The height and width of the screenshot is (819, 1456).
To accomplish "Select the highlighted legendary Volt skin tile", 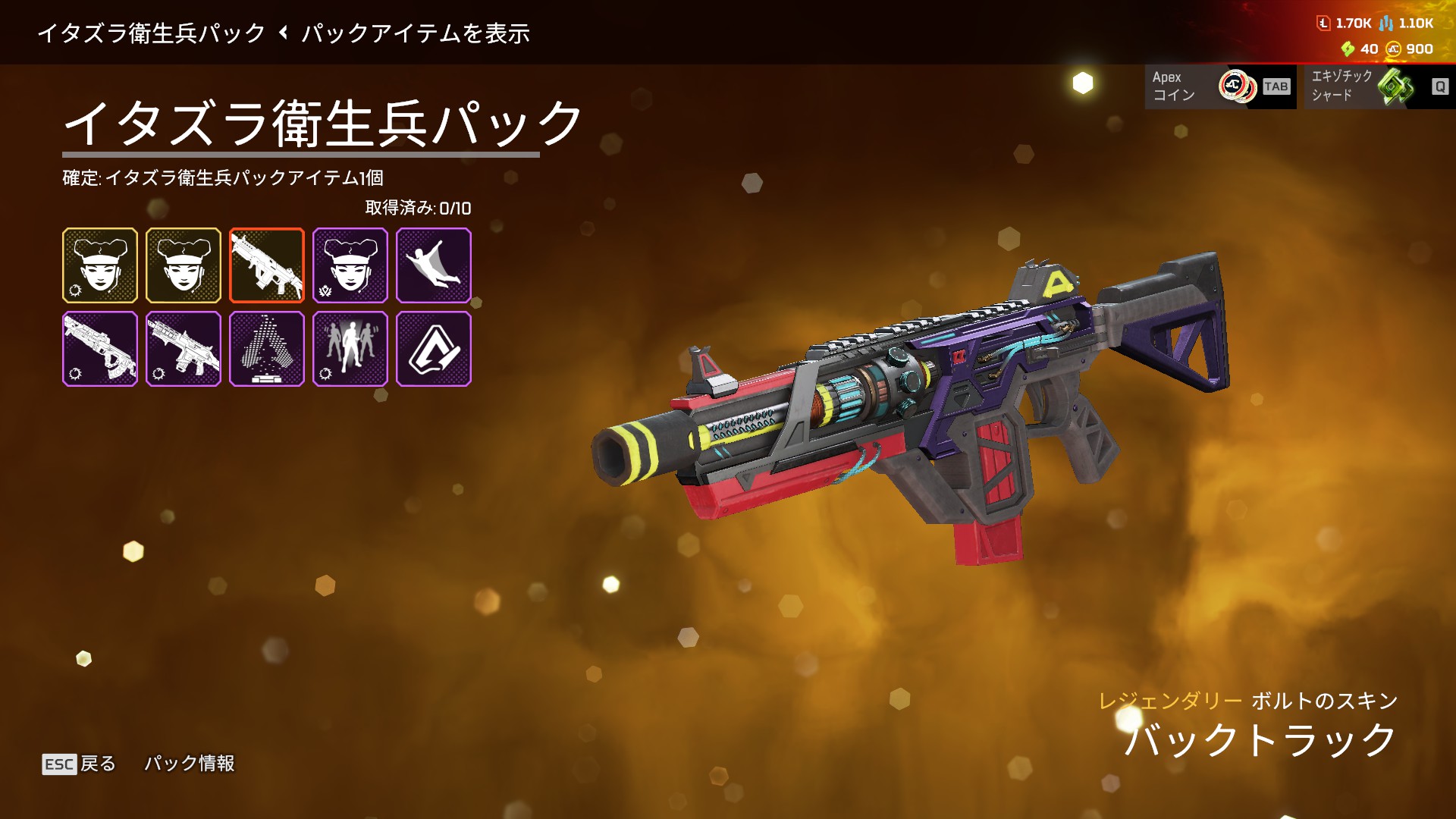I will coord(267,265).
